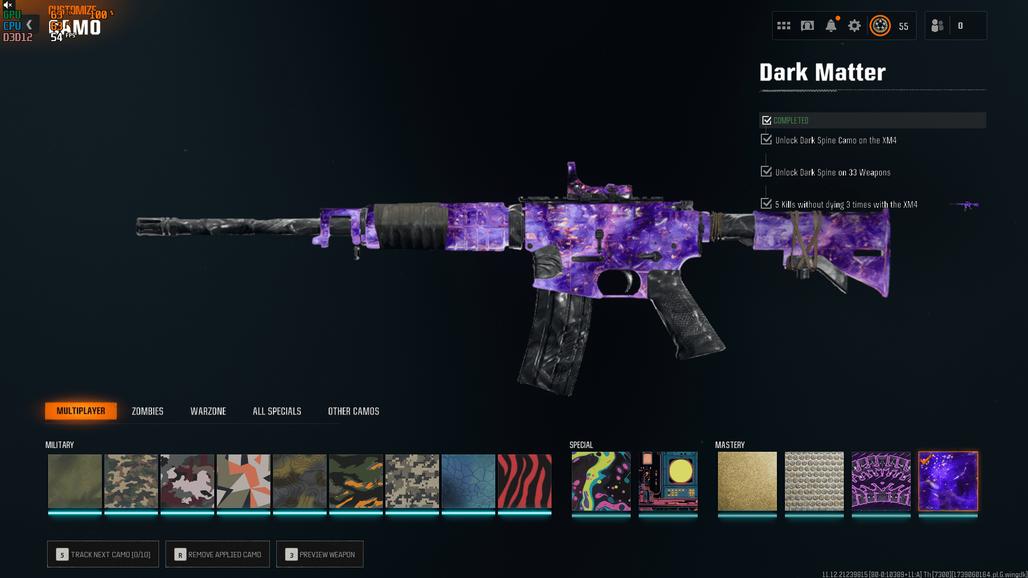Image resolution: width=1028 pixels, height=578 pixels.
Task: Switch to Other Camos tab
Action: click(353, 411)
